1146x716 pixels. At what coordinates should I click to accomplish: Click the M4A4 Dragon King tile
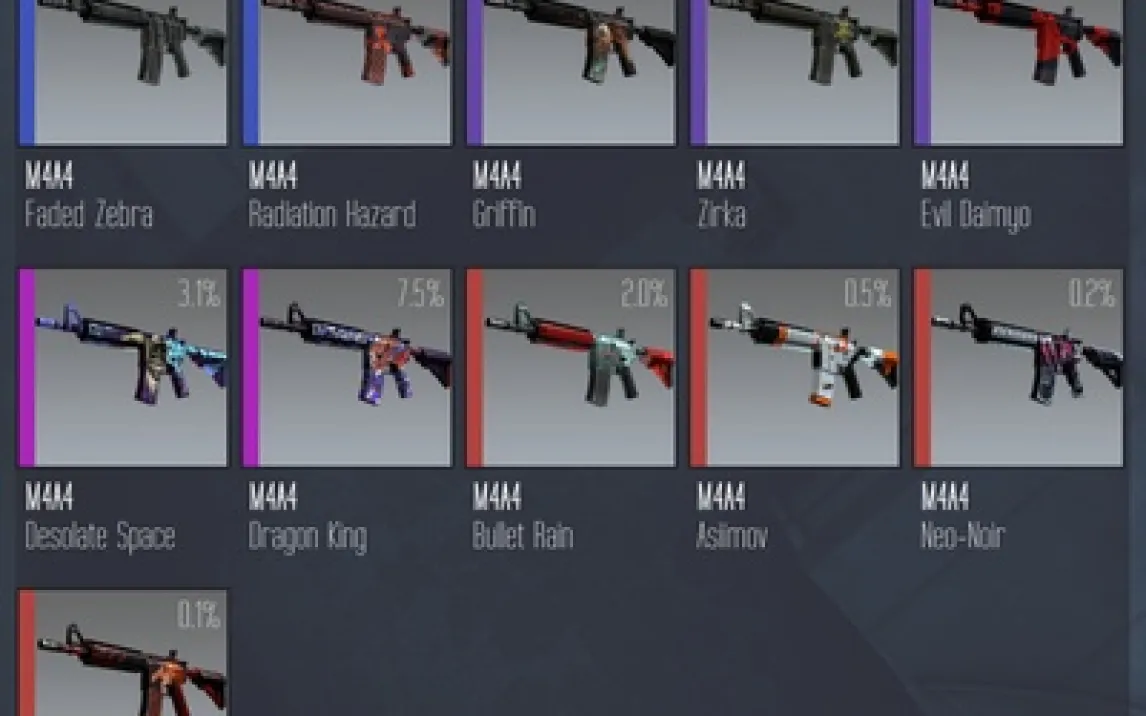click(346, 367)
